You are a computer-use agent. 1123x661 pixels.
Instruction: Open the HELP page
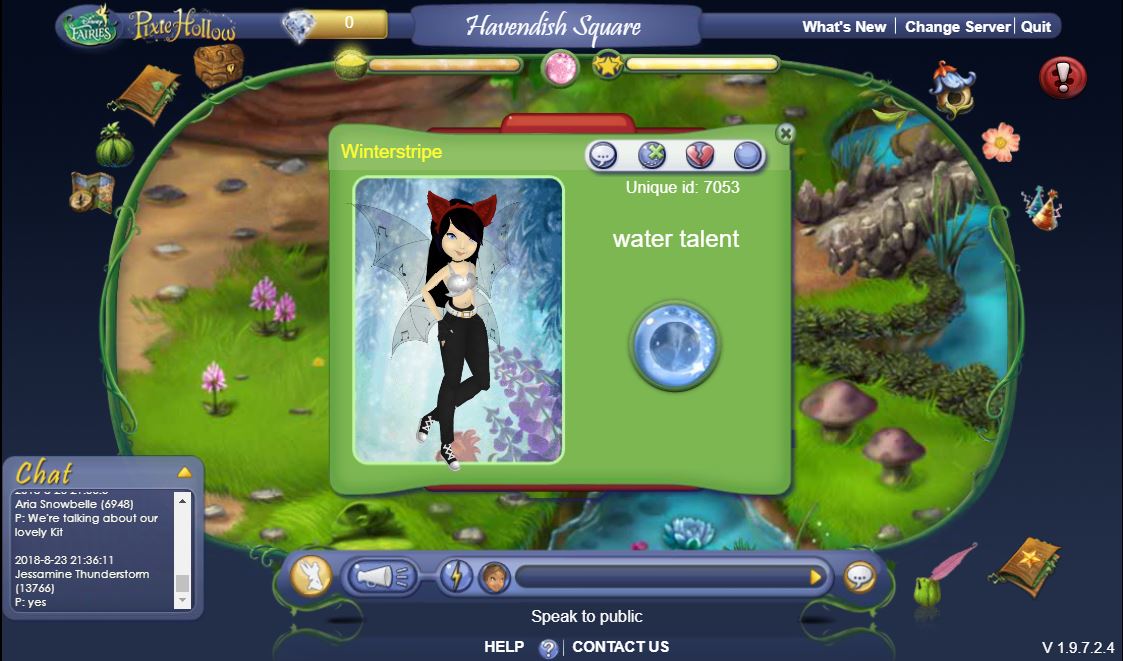[504, 647]
